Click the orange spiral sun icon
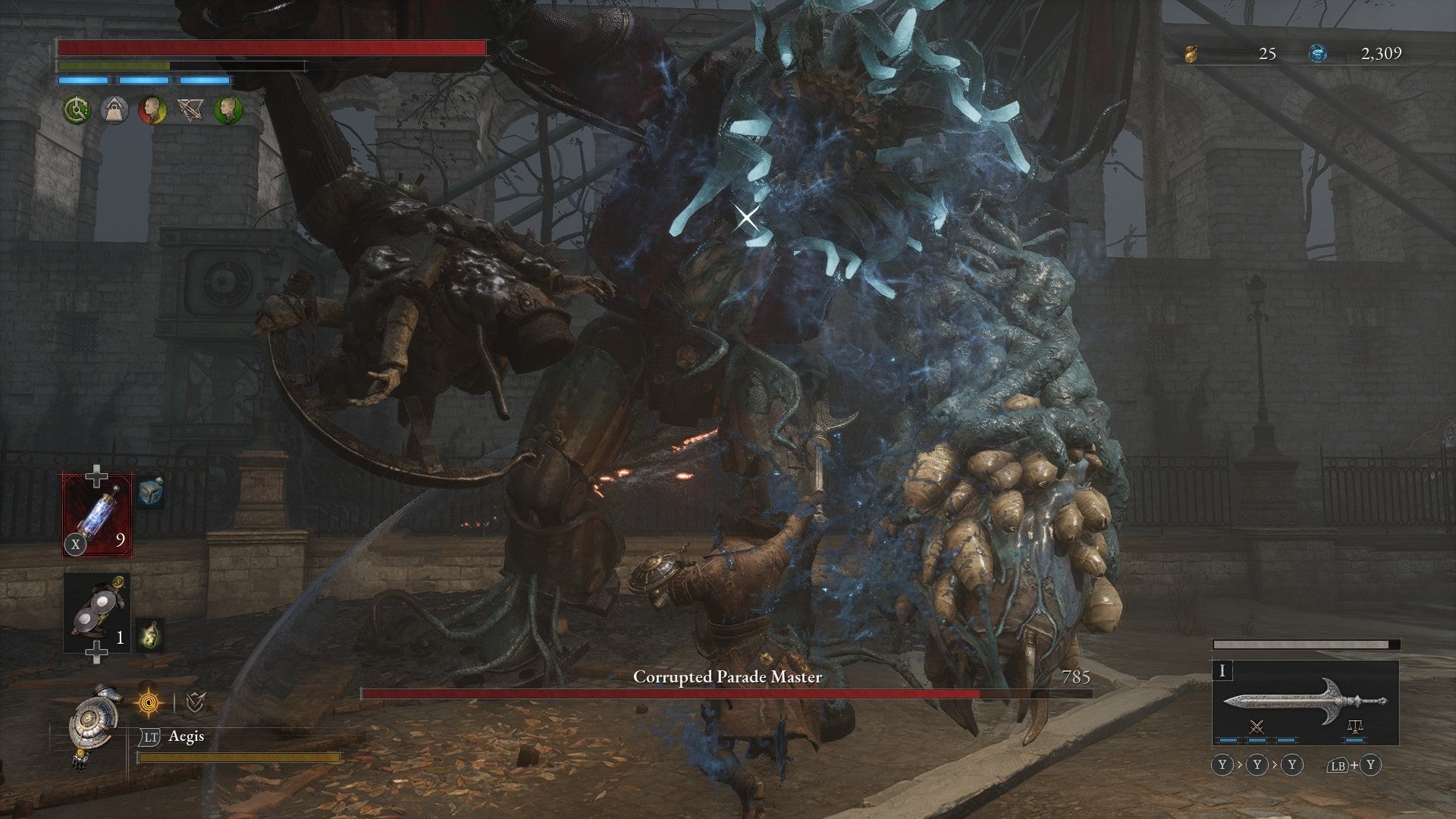Image resolution: width=1456 pixels, height=819 pixels. [x=149, y=704]
